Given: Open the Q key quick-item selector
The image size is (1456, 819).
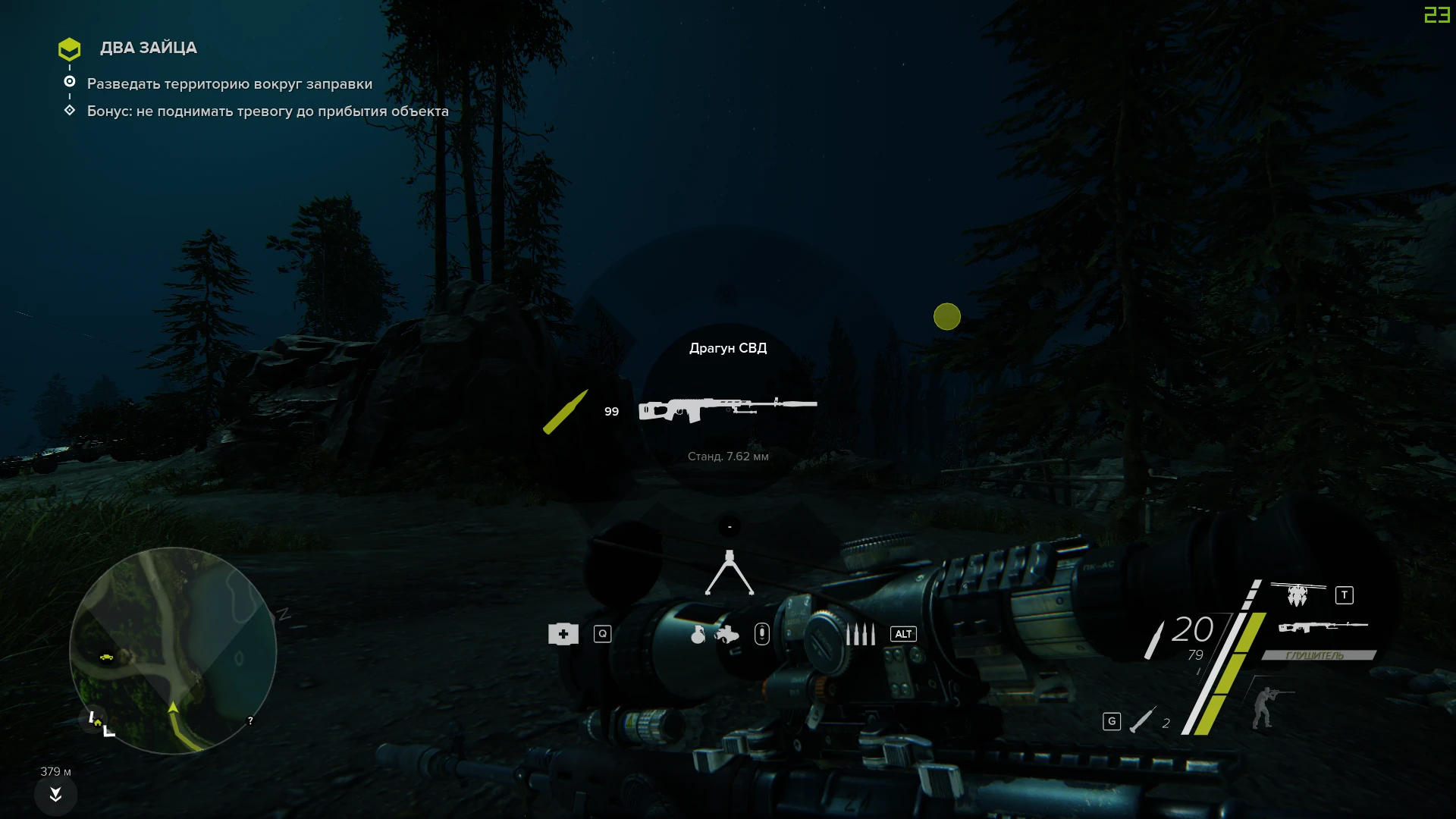Looking at the screenshot, I should (603, 634).
